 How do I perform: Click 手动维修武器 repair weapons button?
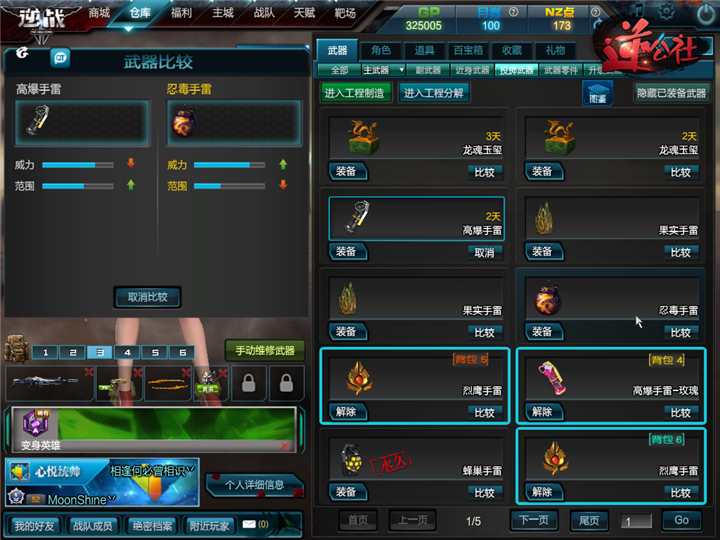(264, 350)
